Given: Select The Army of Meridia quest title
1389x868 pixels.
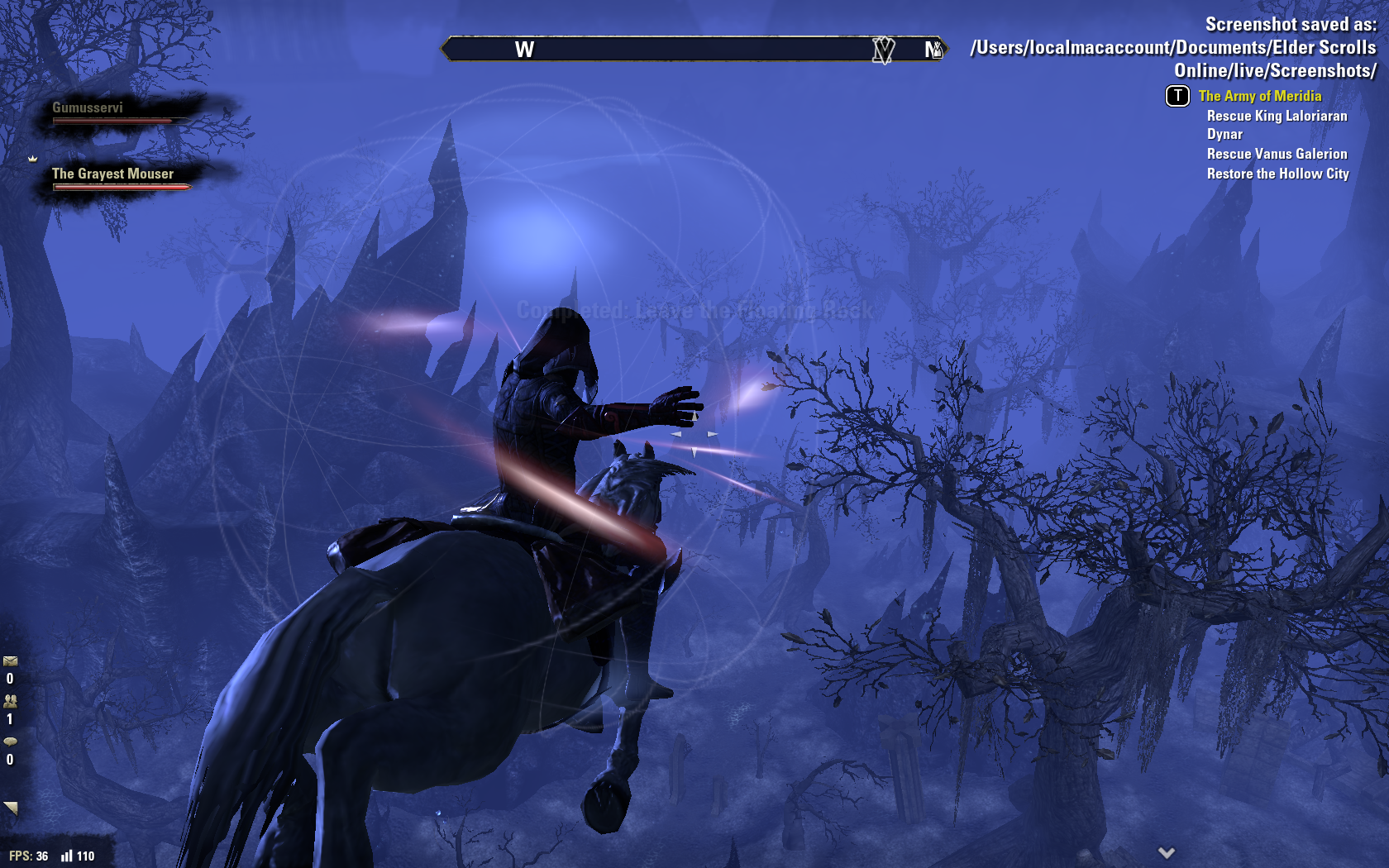Looking at the screenshot, I should point(1259,96).
